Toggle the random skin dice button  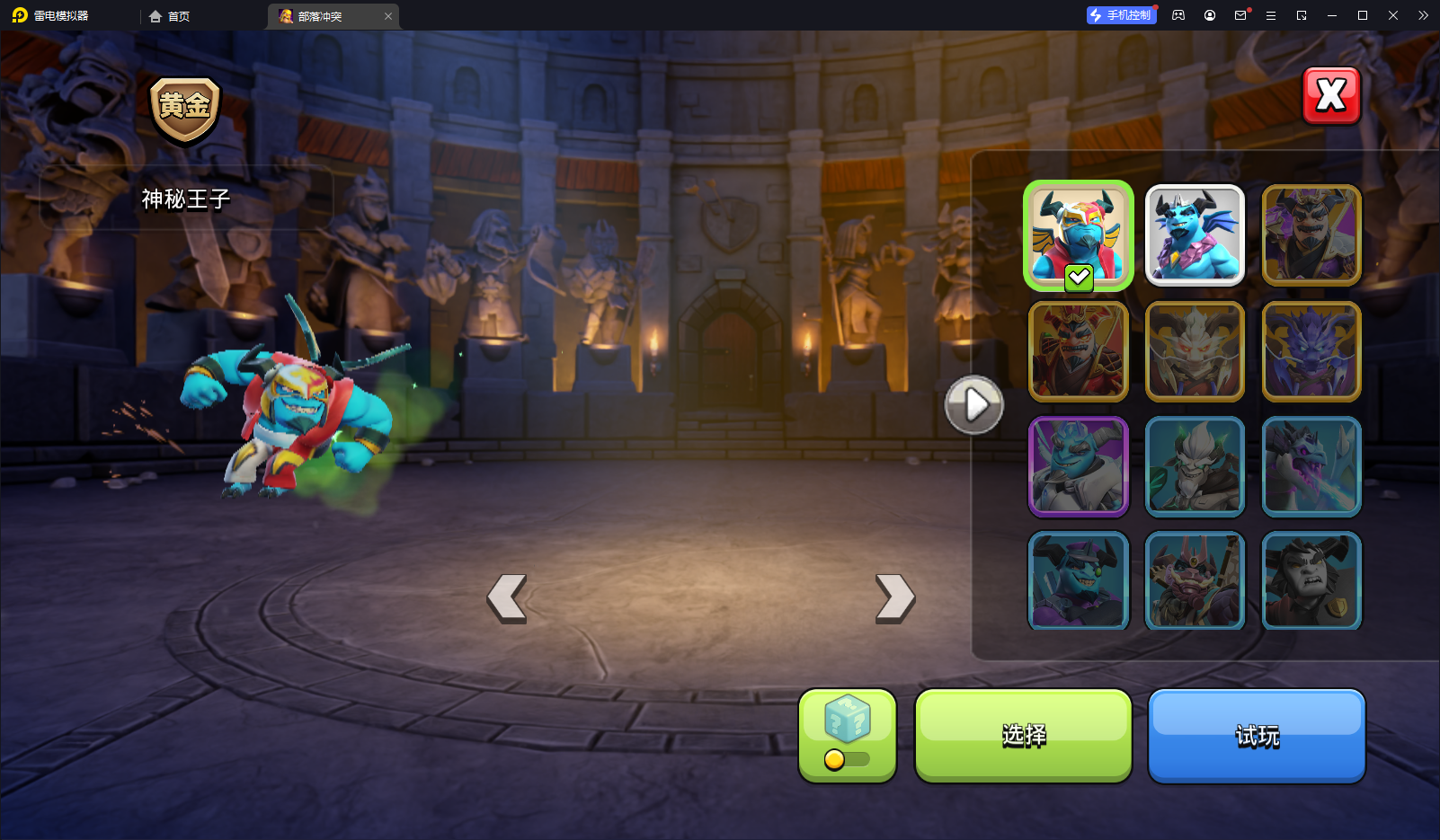pos(847,736)
